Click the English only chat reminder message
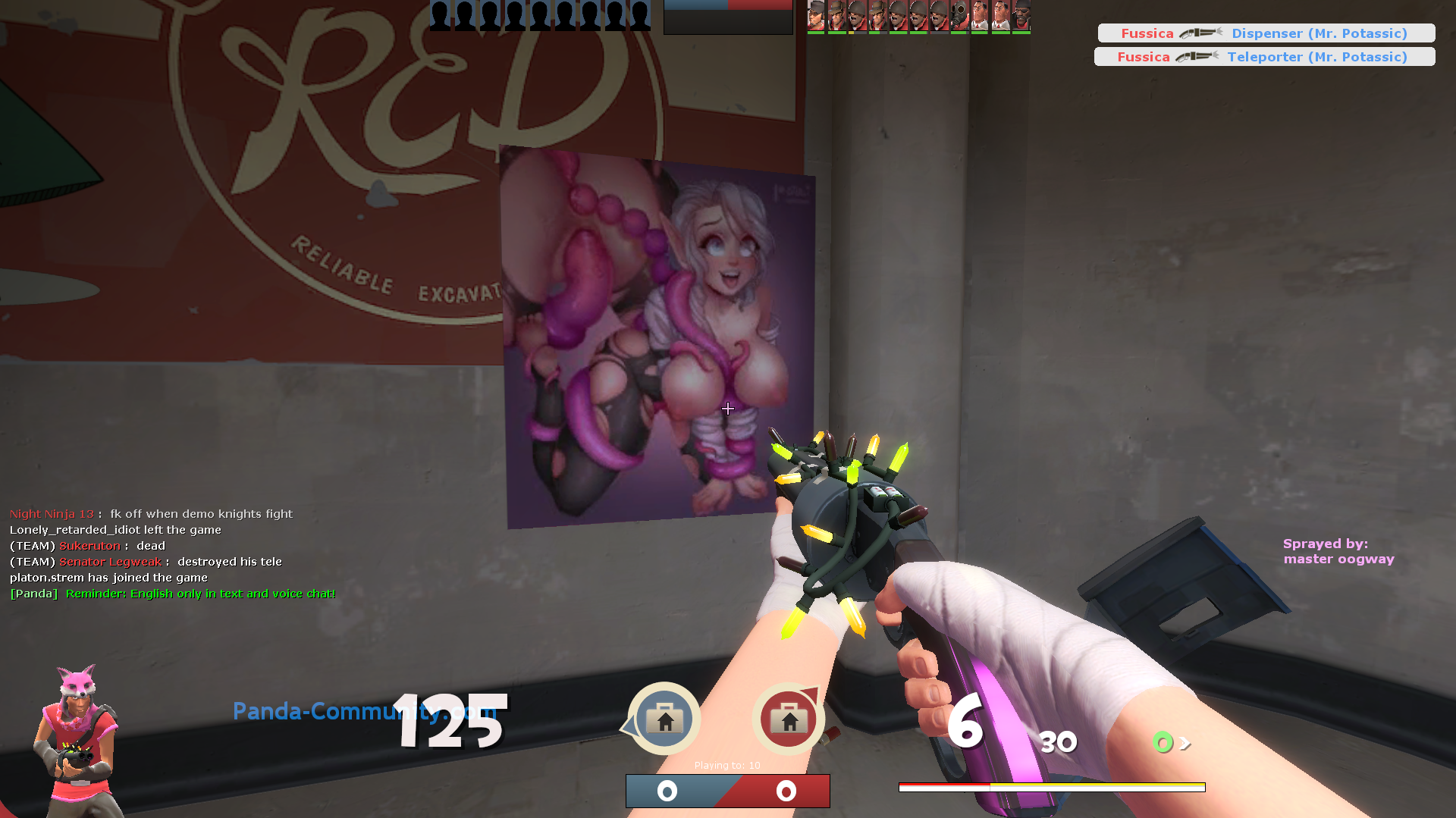 (171, 594)
